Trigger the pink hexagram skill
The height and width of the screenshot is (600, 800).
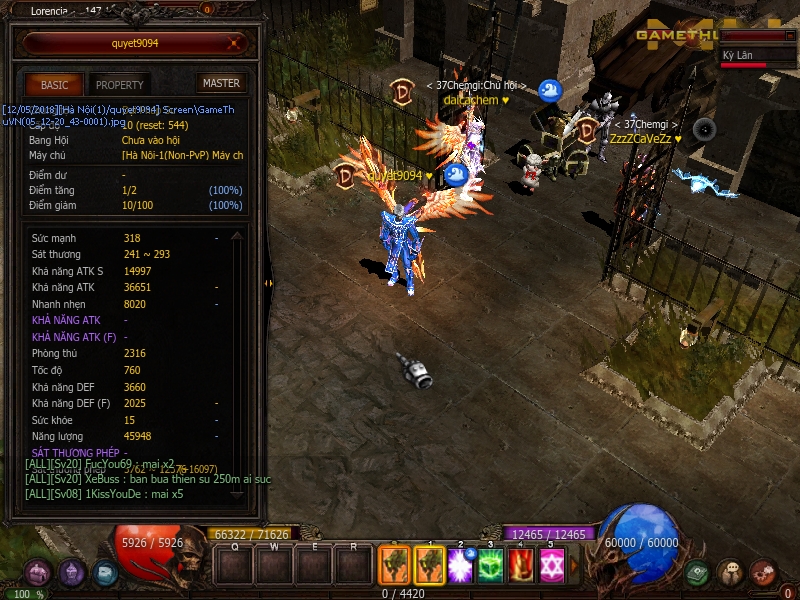(x=550, y=565)
